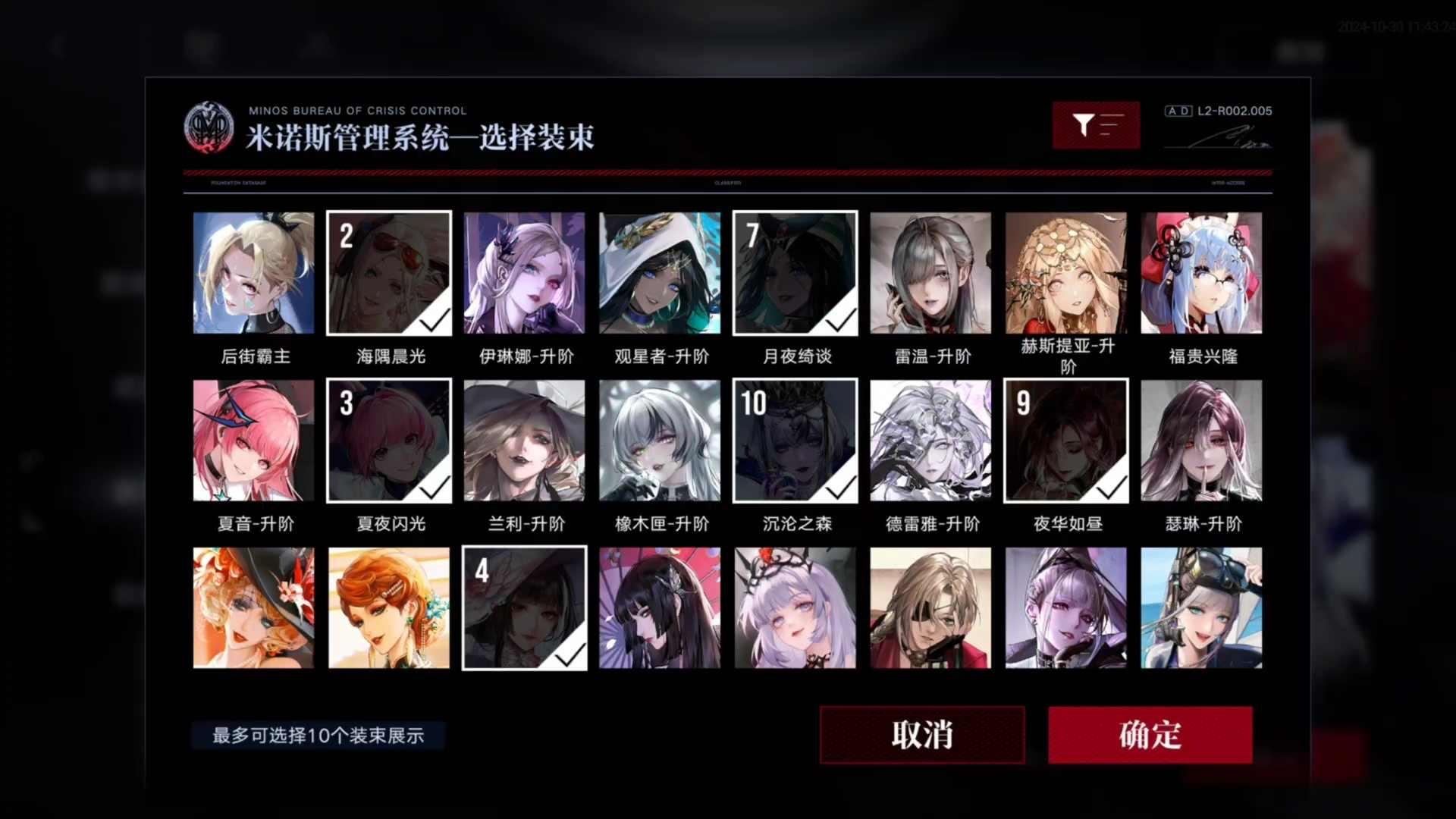Select the 赫斯提亚-升阶 costume portrait
The width and height of the screenshot is (1456, 819).
pyautogui.click(x=1065, y=272)
